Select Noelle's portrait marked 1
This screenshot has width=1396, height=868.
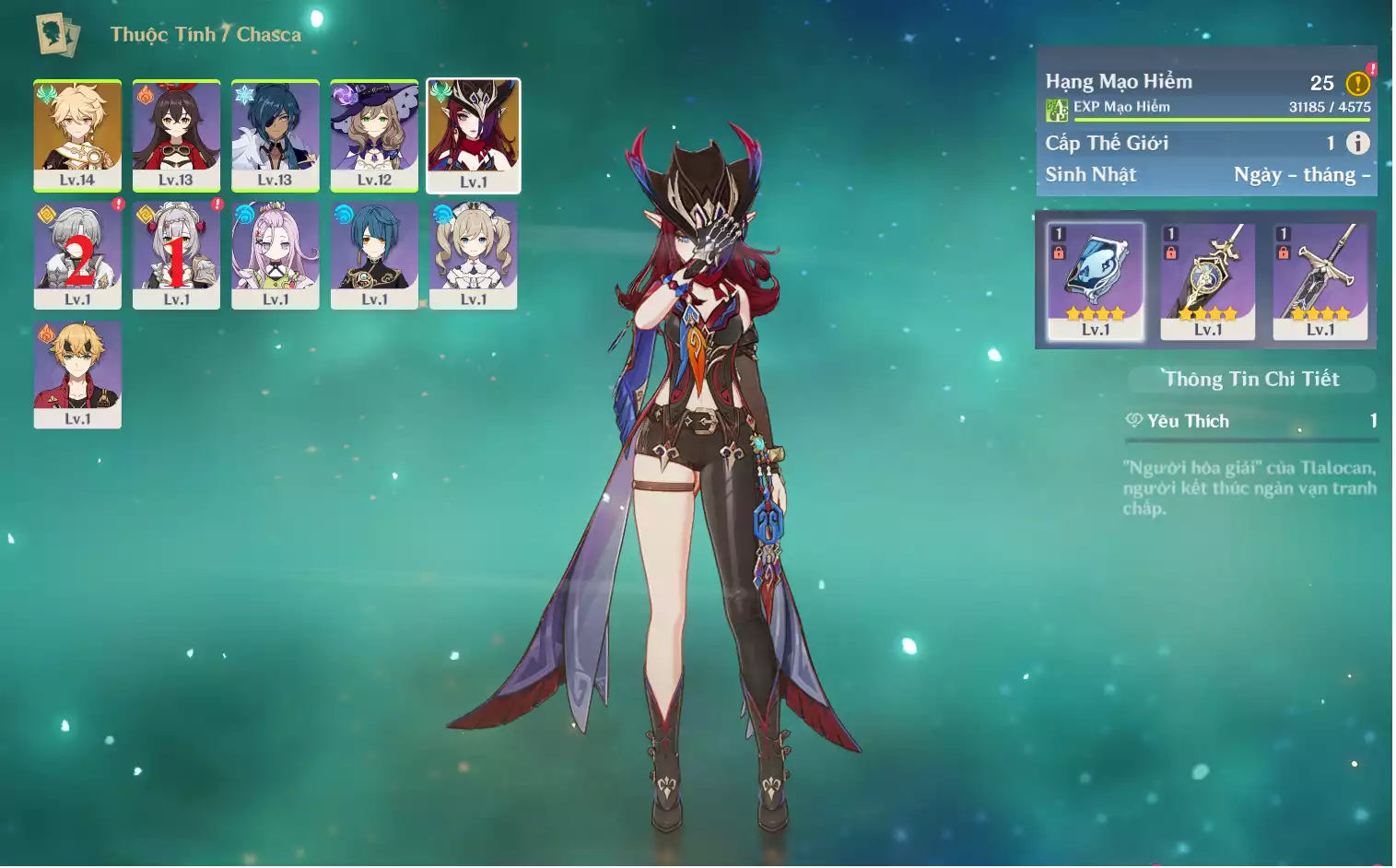pos(176,255)
